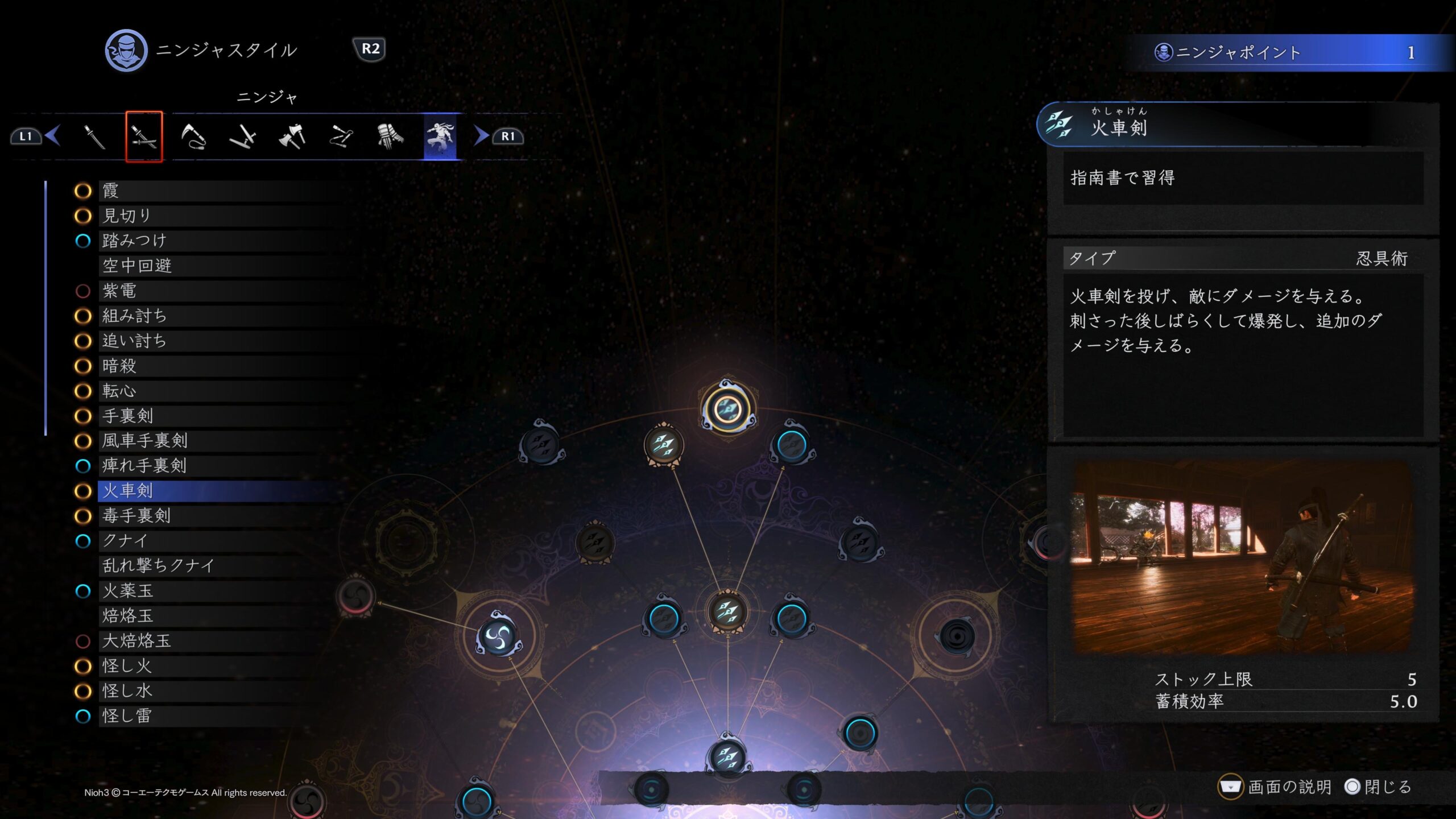Select the white tomoe swirl skill node
The height and width of the screenshot is (819, 1456).
point(498,636)
